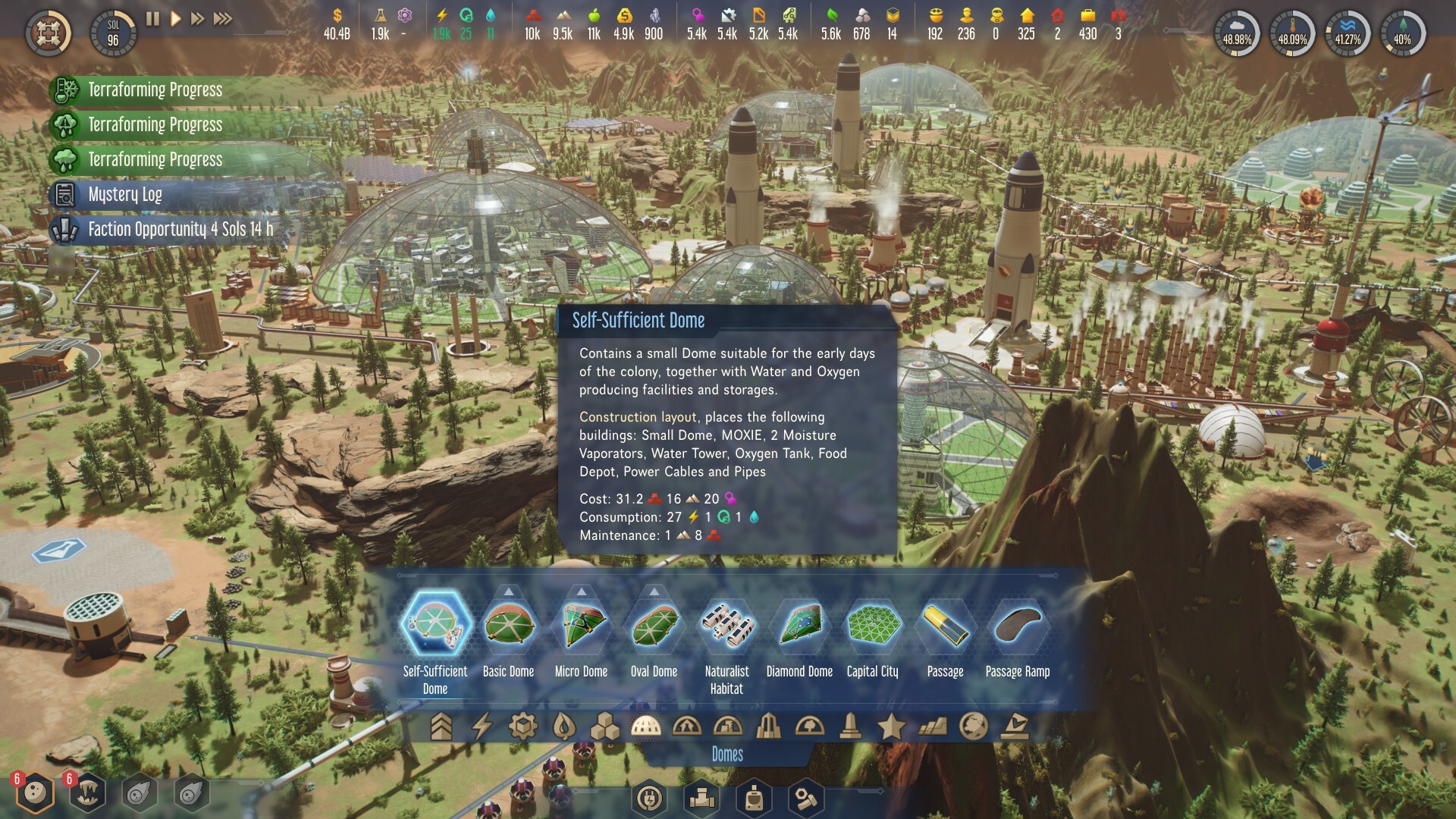Open the Storages build category

[607, 726]
